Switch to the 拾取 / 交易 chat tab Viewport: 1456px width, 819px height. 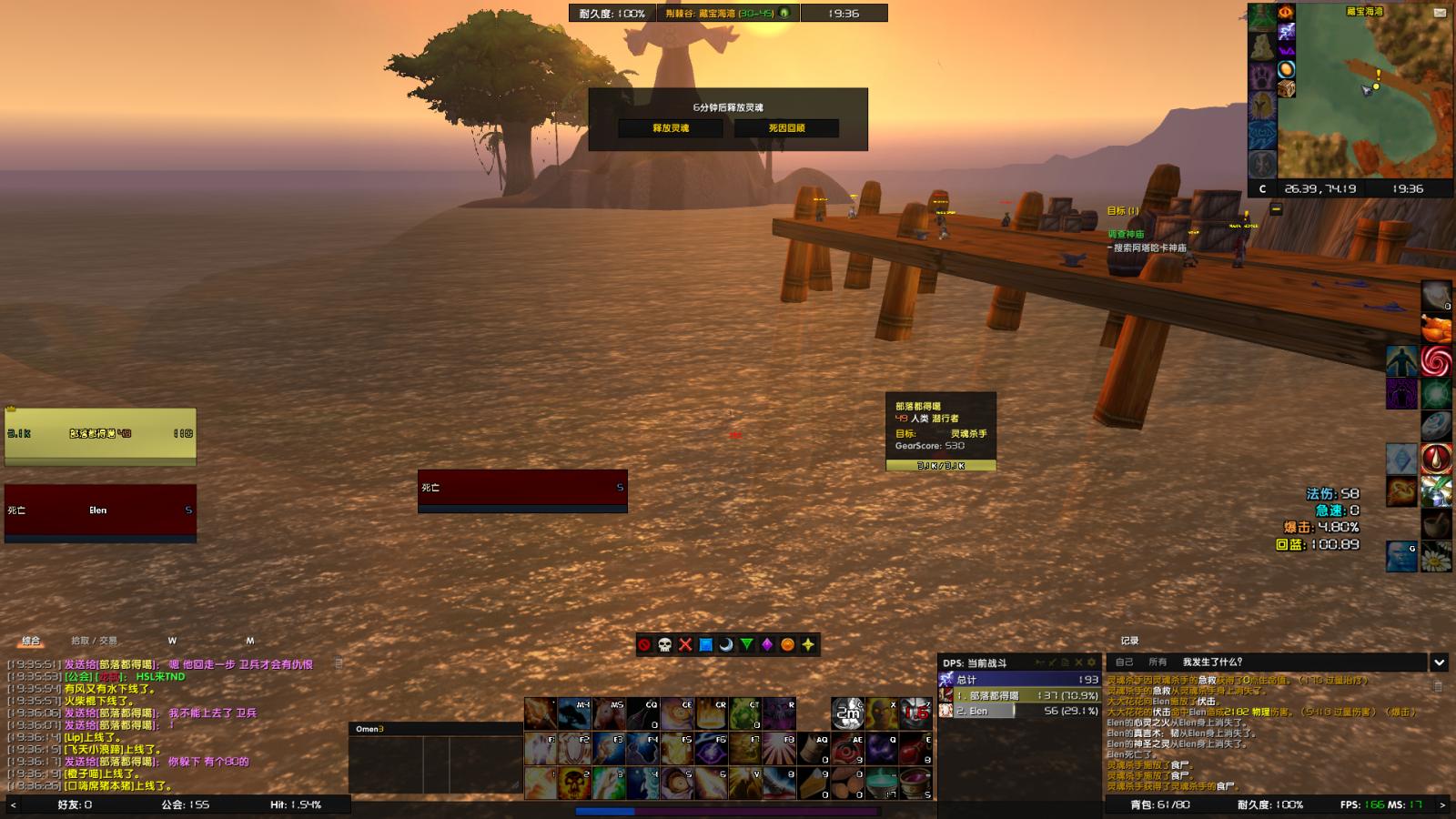click(x=95, y=641)
